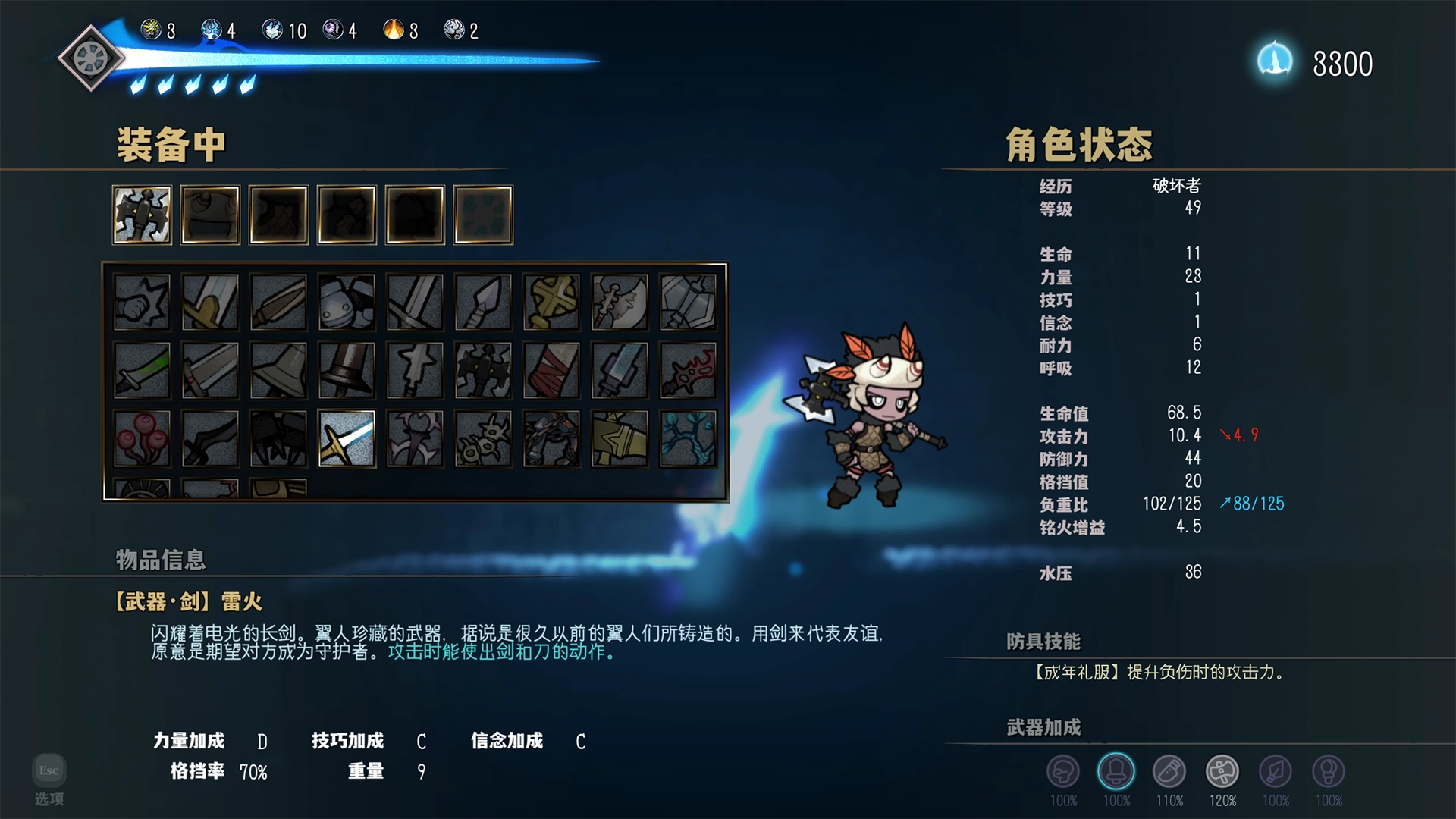Select the glowing blue sword 雷火 in inventory
The image size is (1456, 819).
pos(346,440)
